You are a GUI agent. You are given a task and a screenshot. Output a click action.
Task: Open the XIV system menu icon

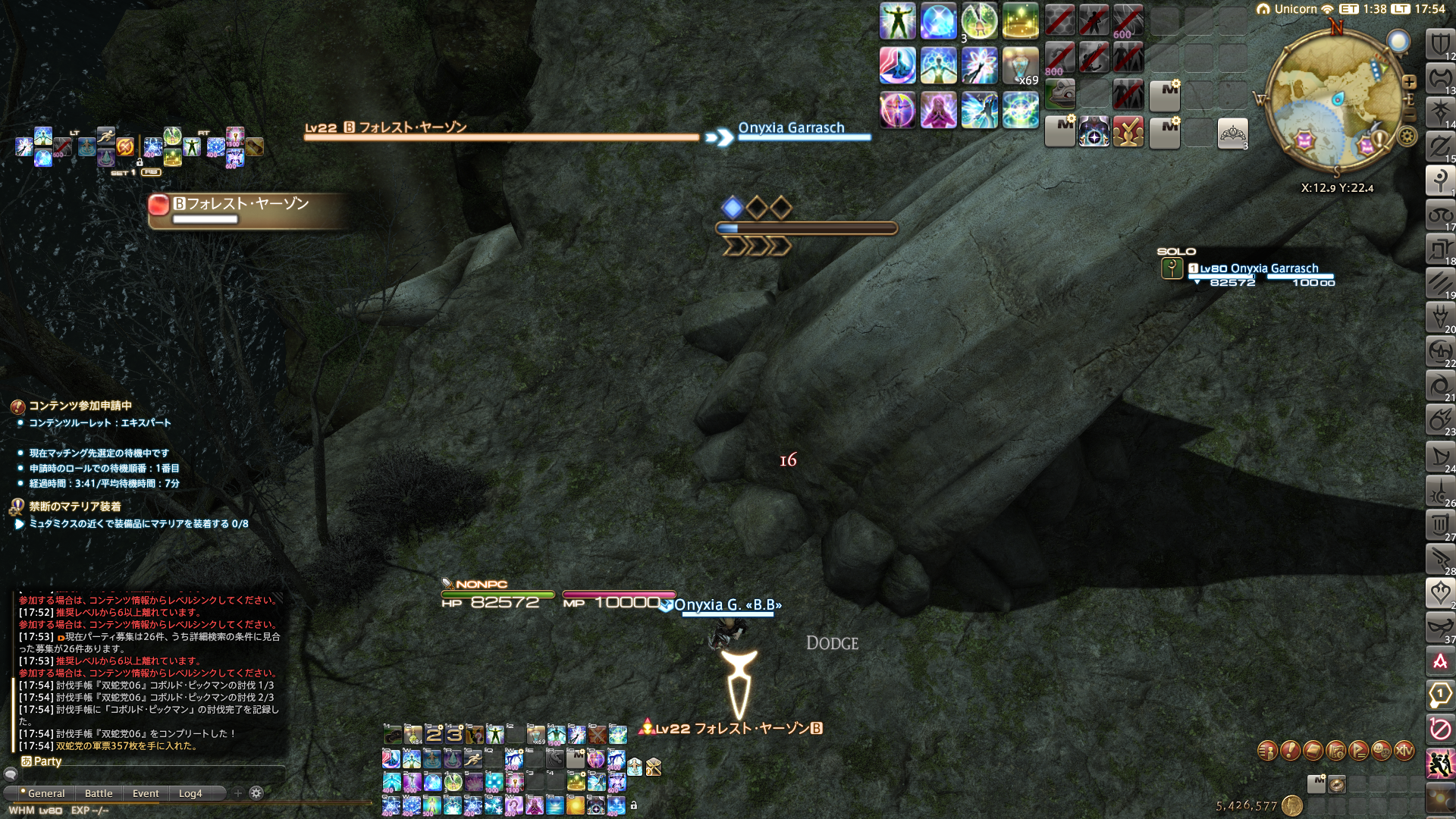click(1404, 751)
